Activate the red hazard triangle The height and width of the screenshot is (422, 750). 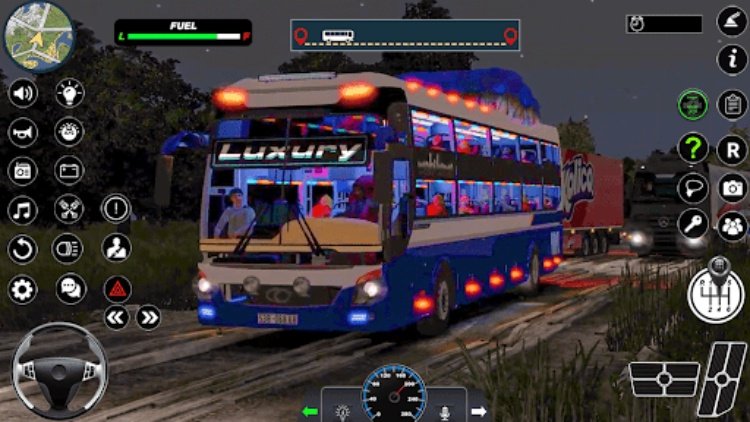[x=117, y=289]
